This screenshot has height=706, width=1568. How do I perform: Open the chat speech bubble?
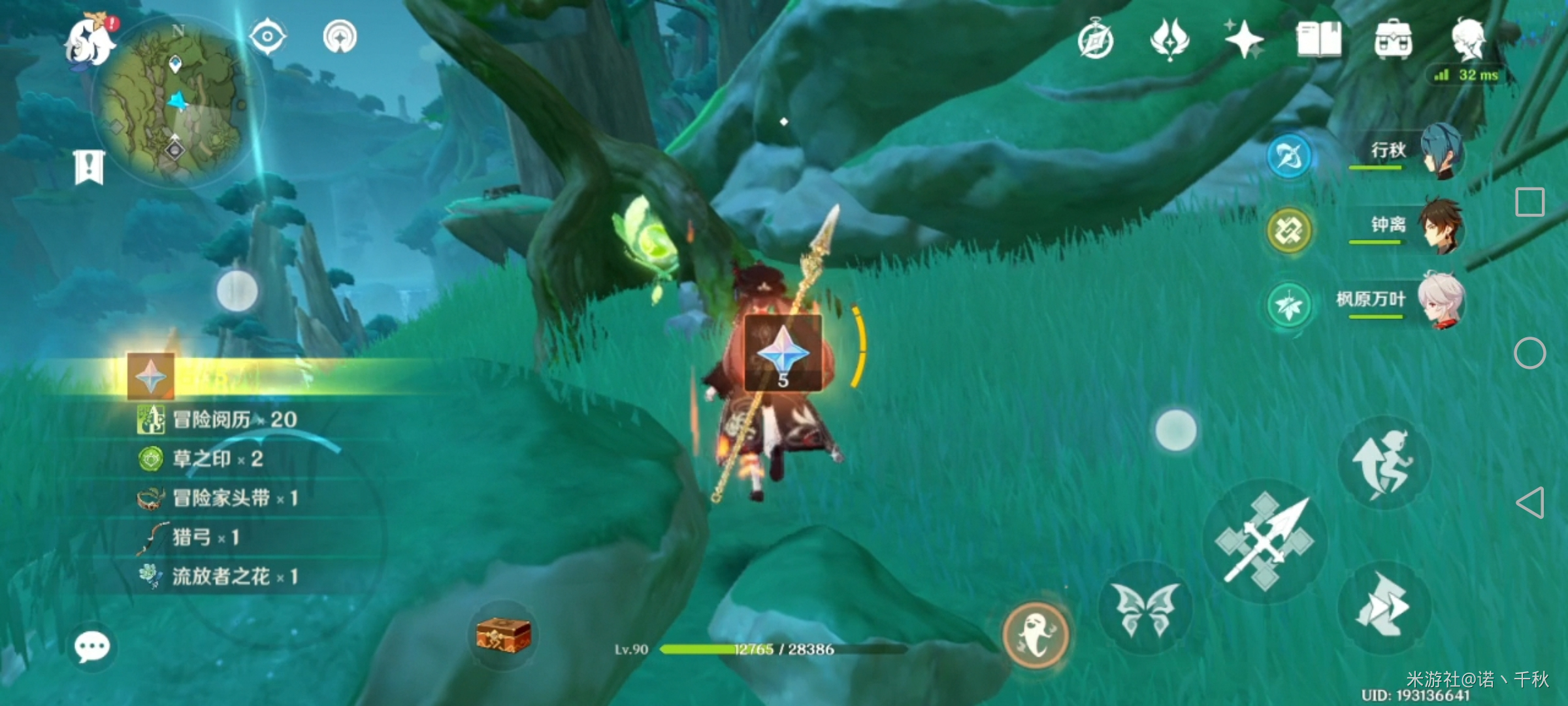(x=92, y=647)
